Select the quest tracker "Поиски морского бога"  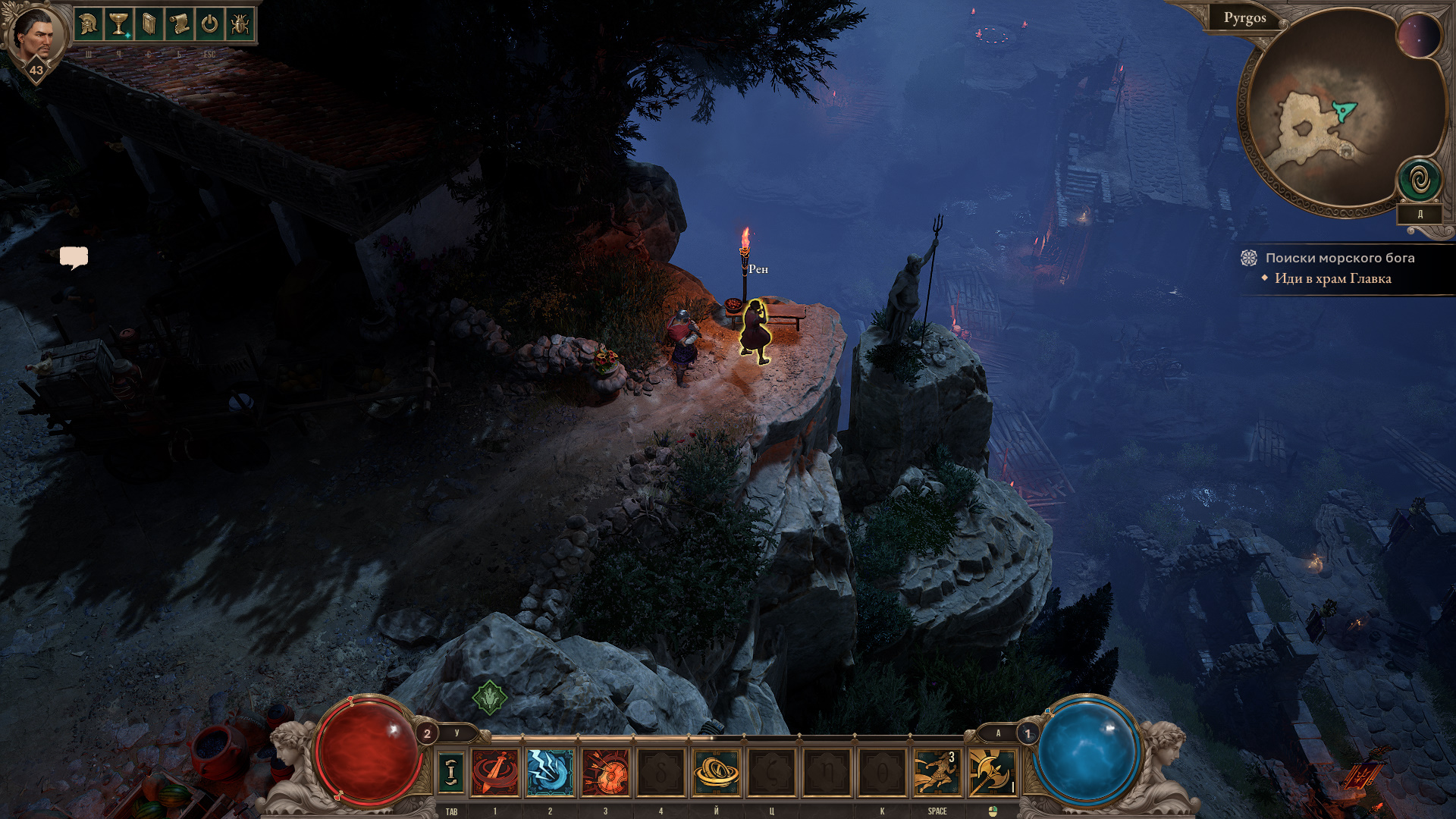tap(1339, 258)
